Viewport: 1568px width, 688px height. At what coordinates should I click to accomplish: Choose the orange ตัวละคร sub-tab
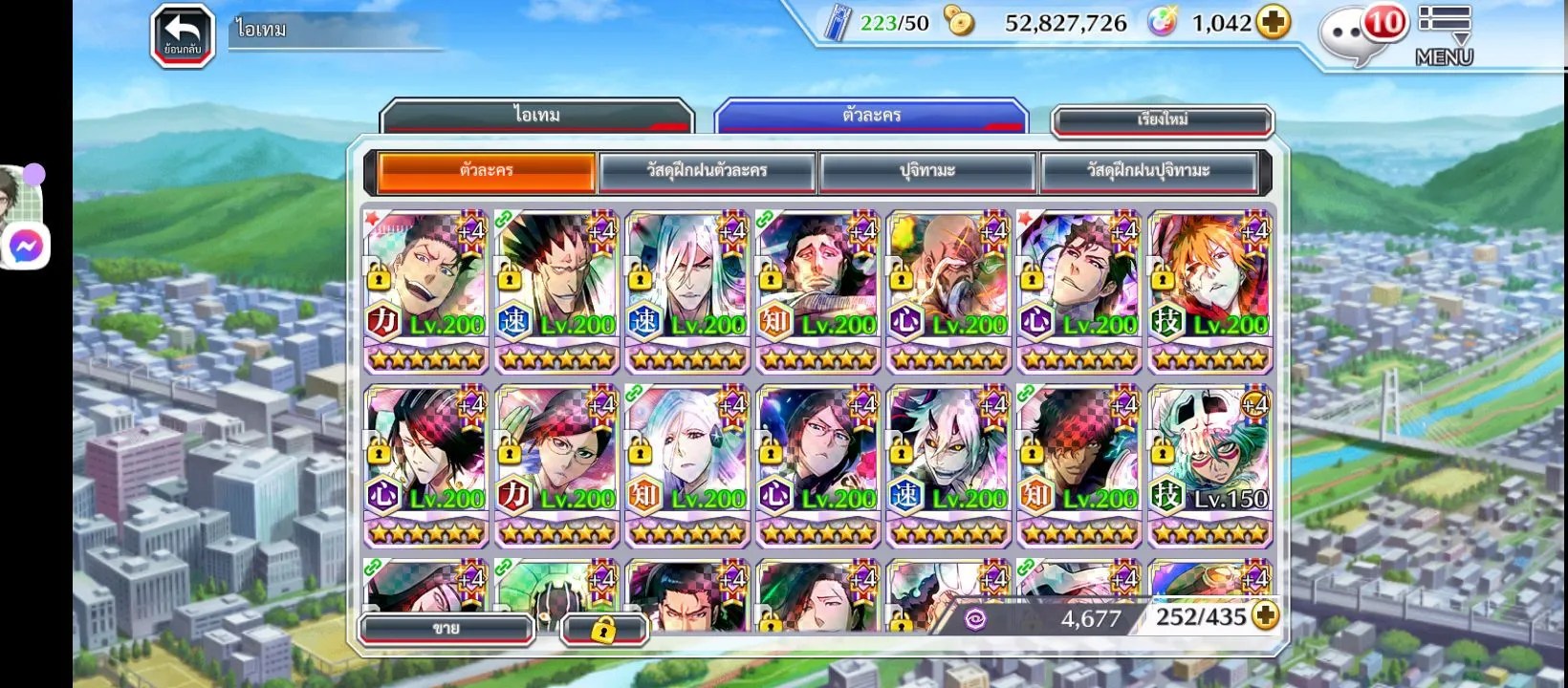(x=487, y=171)
